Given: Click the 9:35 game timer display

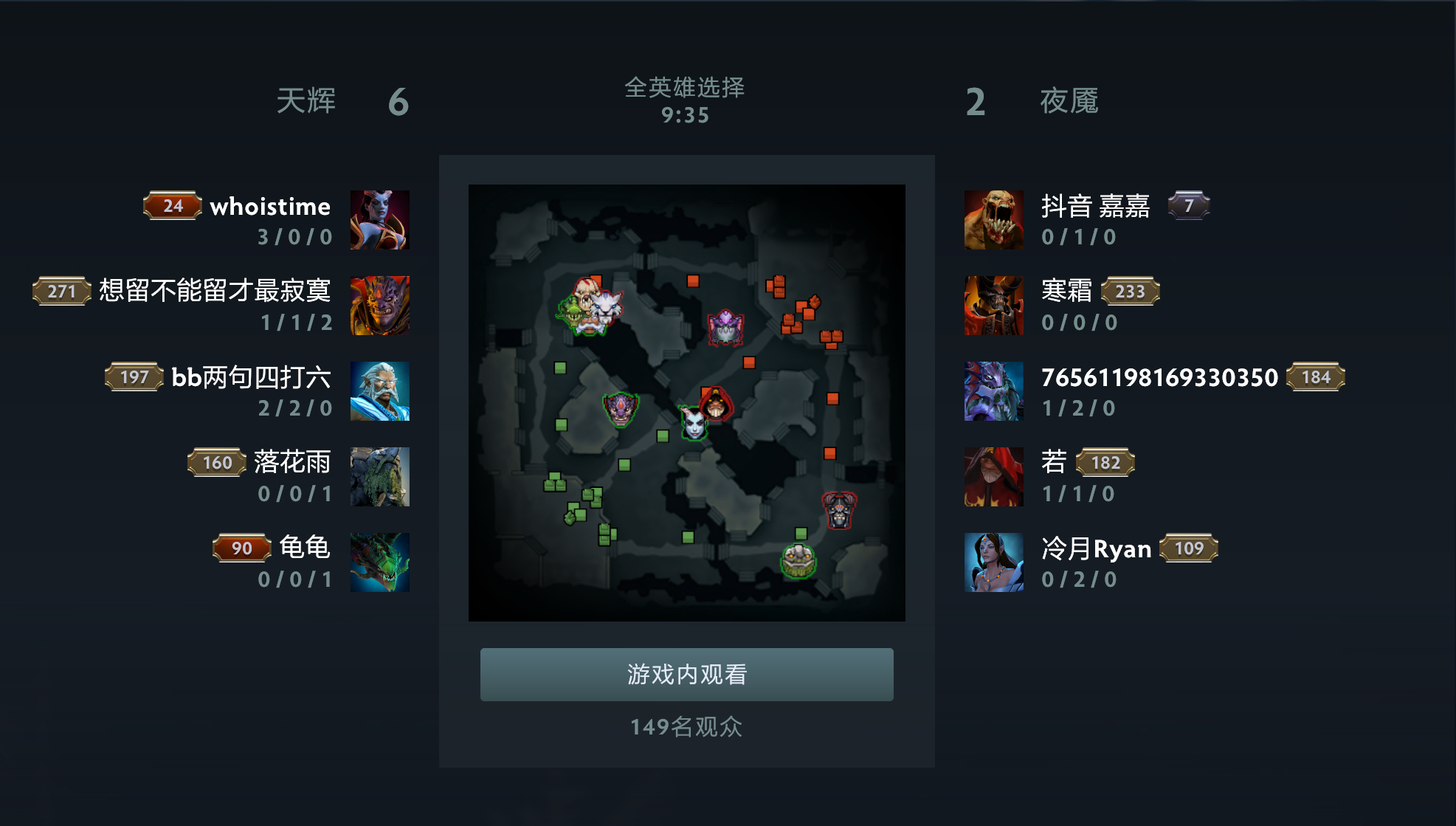Looking at the screenshot, I should [684, 114].
